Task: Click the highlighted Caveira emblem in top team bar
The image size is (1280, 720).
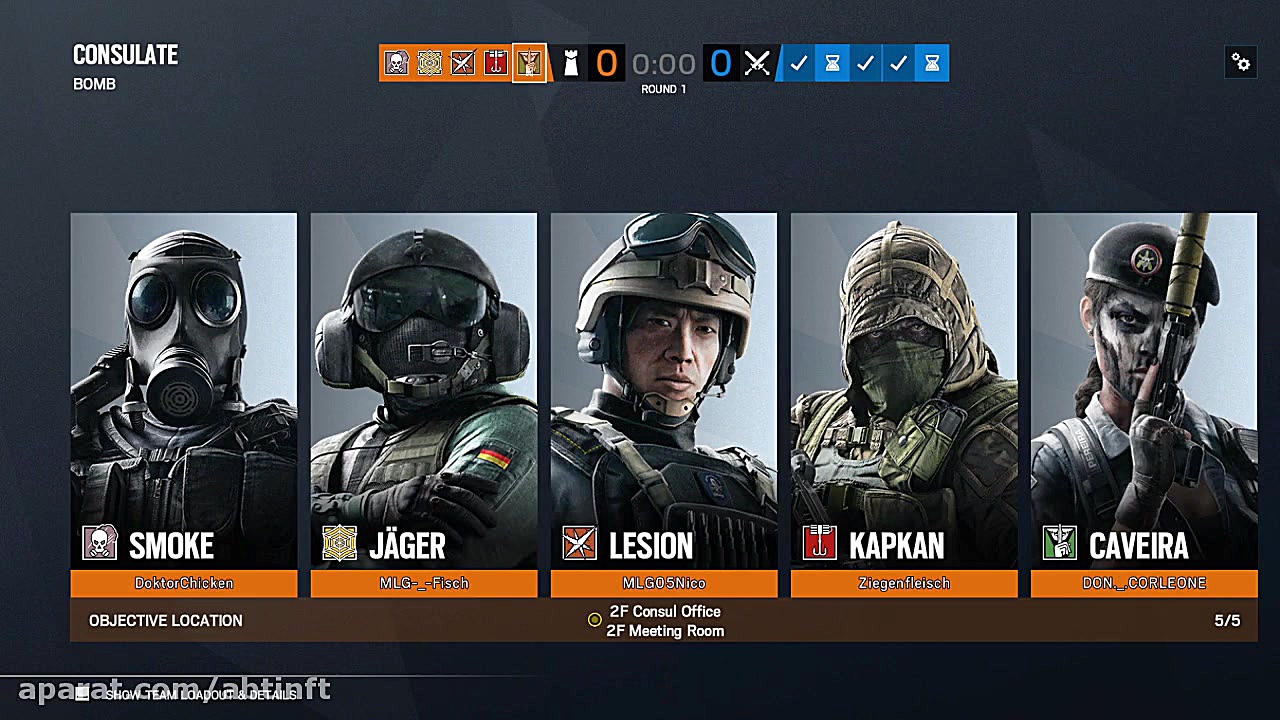Action: pyautogui.click(x=529, y=63)
